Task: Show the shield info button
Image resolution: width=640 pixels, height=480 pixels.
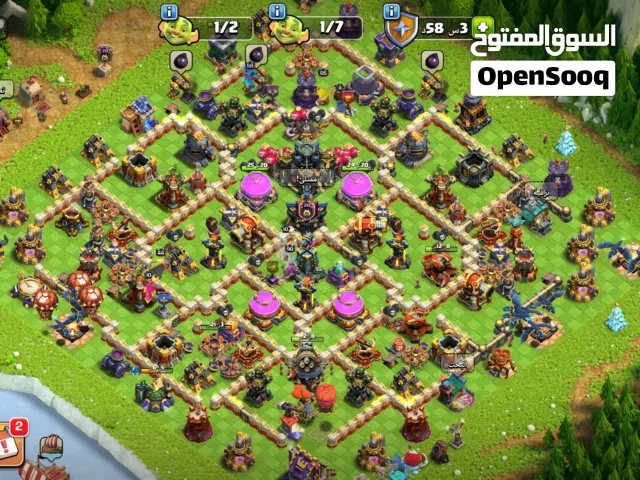Action: (393, 12)
